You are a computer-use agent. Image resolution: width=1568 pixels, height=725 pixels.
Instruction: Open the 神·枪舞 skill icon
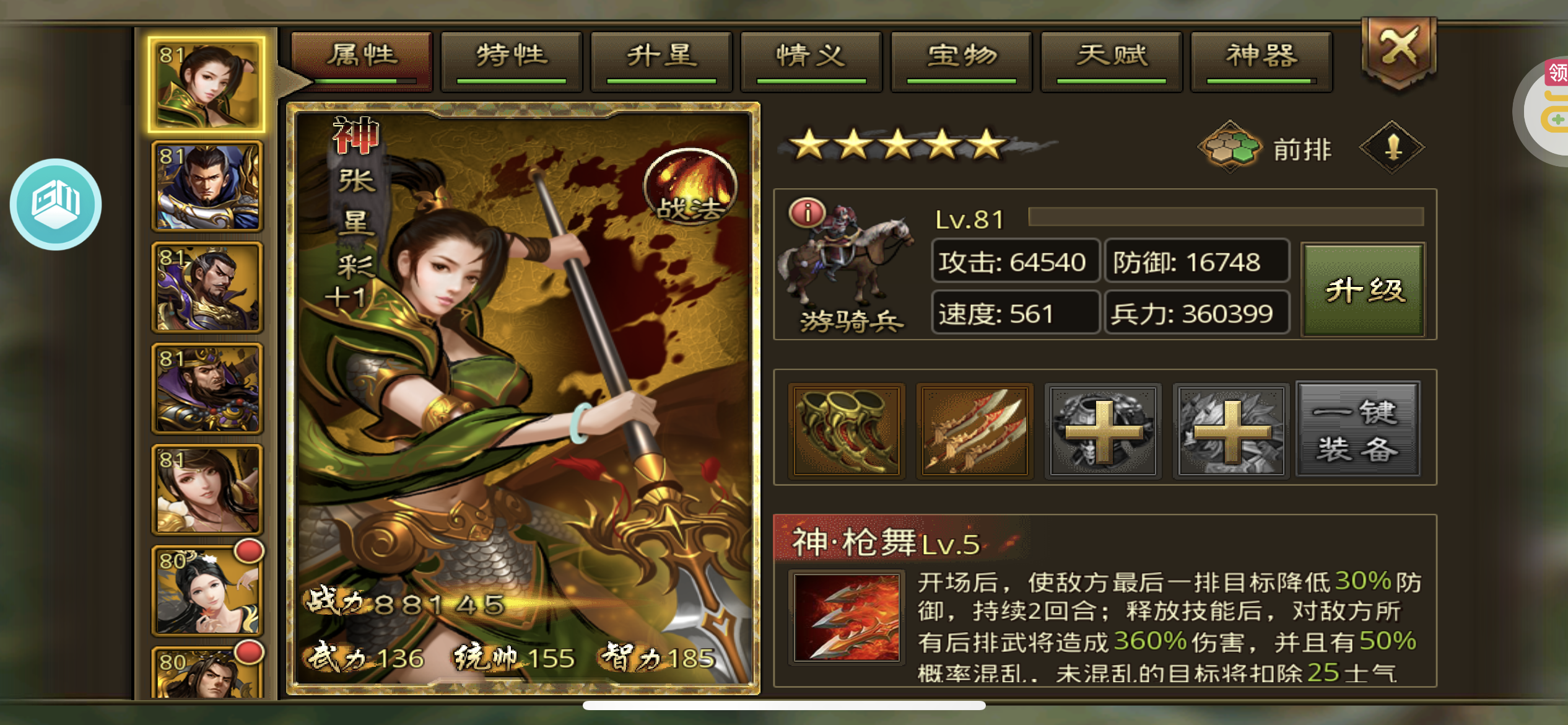tap(847, 618)
